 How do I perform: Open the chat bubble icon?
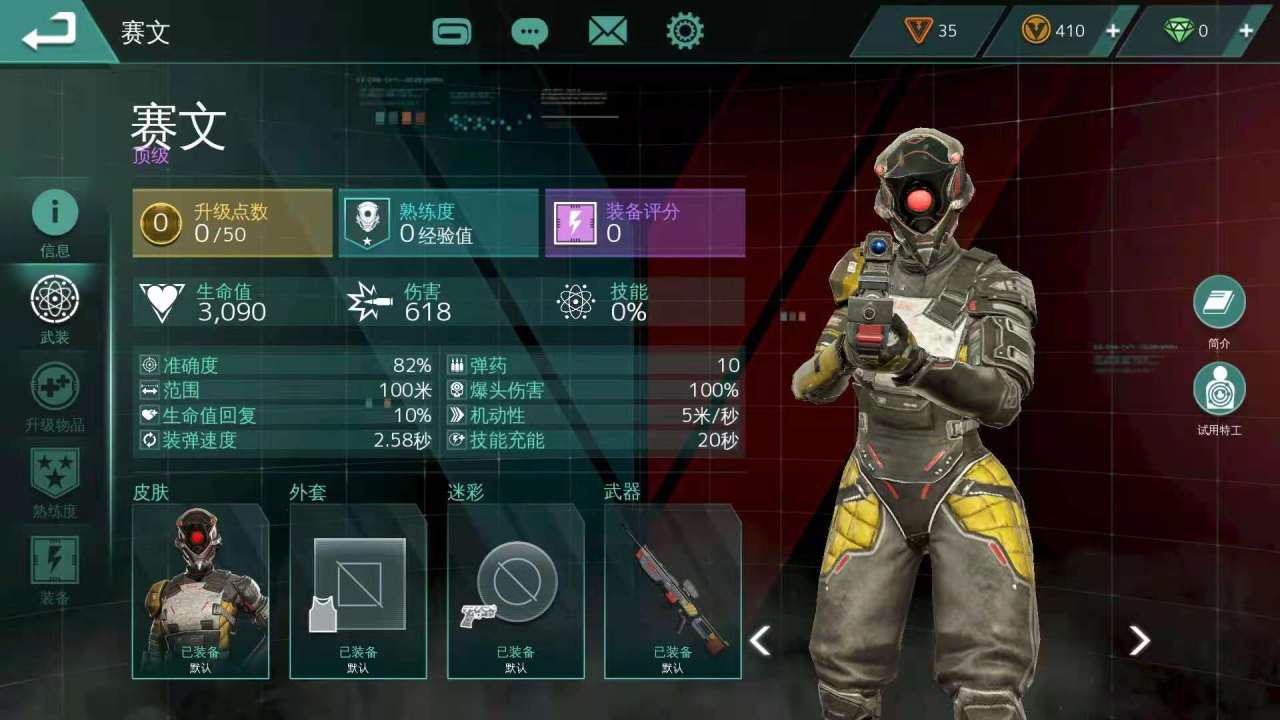[529, 32]
